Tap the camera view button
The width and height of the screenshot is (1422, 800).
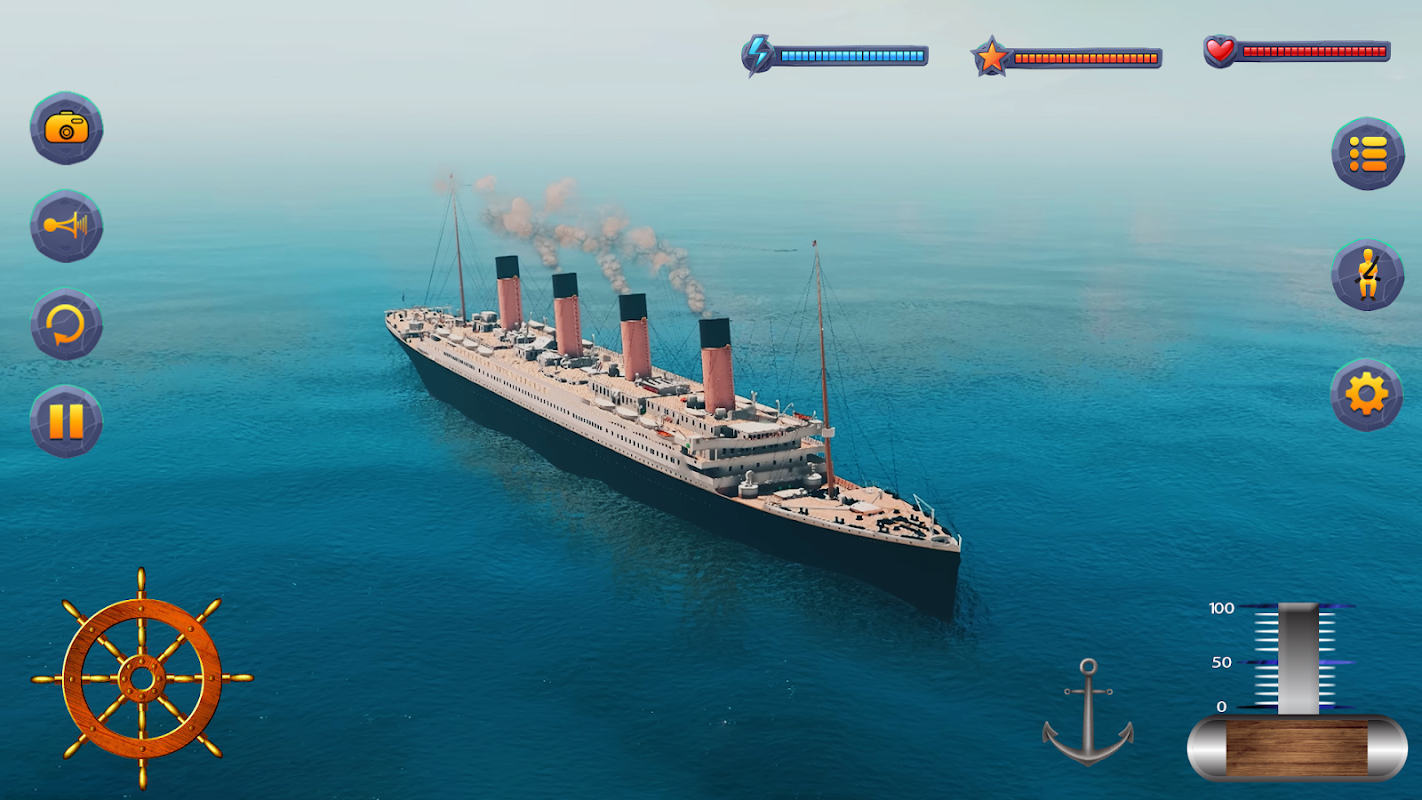pyautogui.click(x=67, y=128)
